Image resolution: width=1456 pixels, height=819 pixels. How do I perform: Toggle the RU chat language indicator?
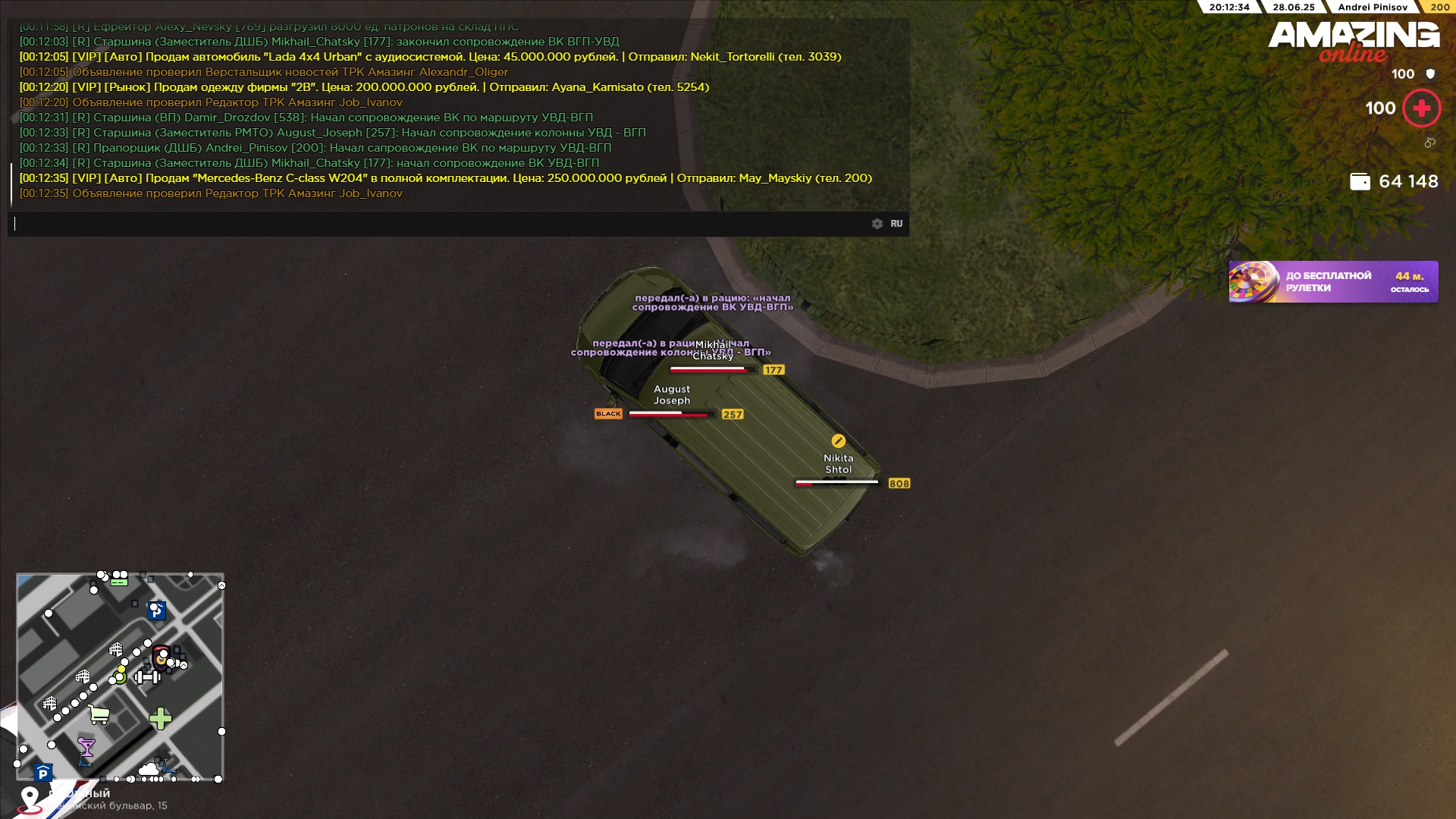896,224
